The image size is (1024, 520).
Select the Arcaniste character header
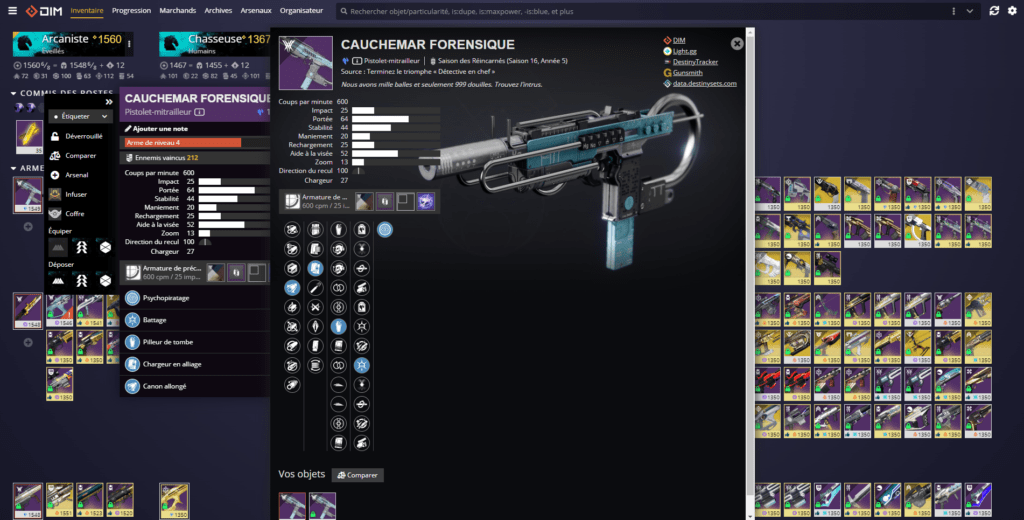click(x=70, y=40)
